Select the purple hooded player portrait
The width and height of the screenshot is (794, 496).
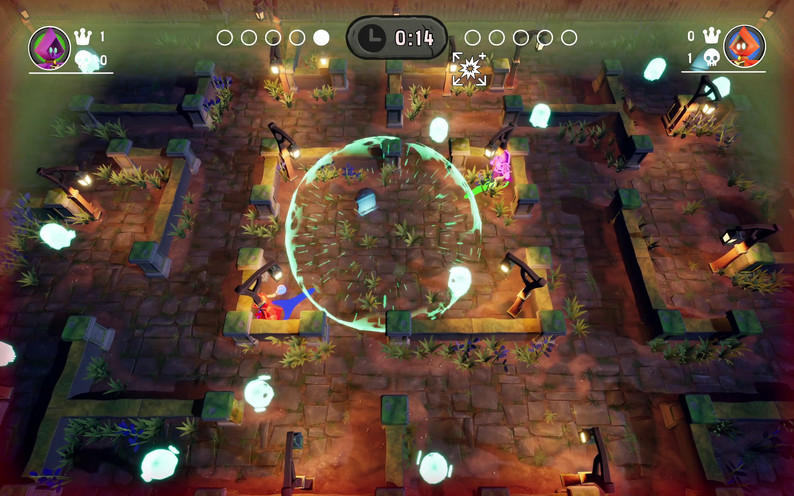[48, 47]
